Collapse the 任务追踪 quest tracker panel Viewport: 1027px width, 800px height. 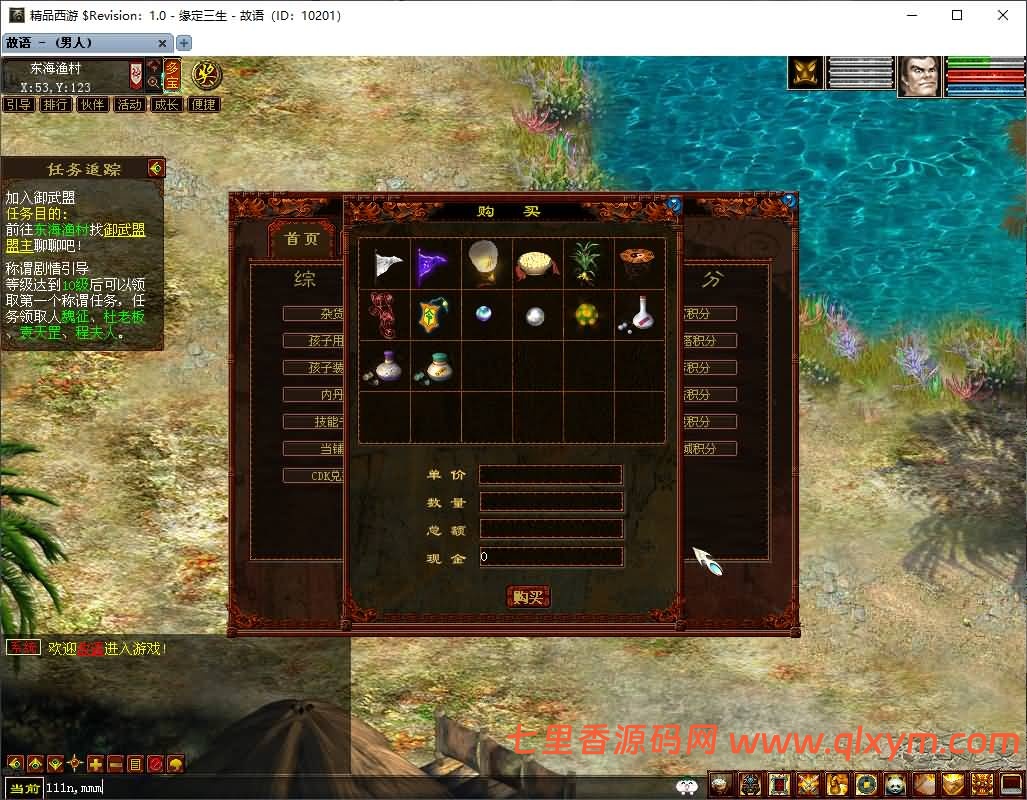155,168
